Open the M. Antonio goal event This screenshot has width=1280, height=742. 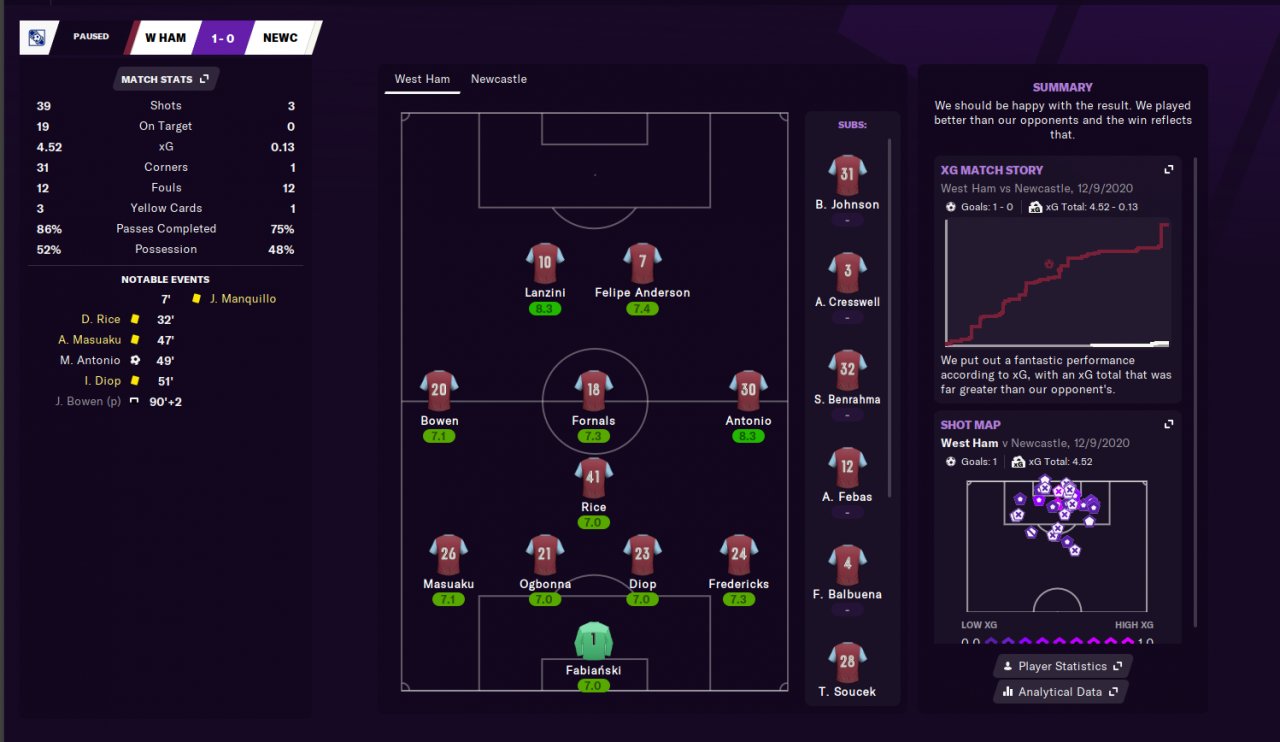pos(90,360)
